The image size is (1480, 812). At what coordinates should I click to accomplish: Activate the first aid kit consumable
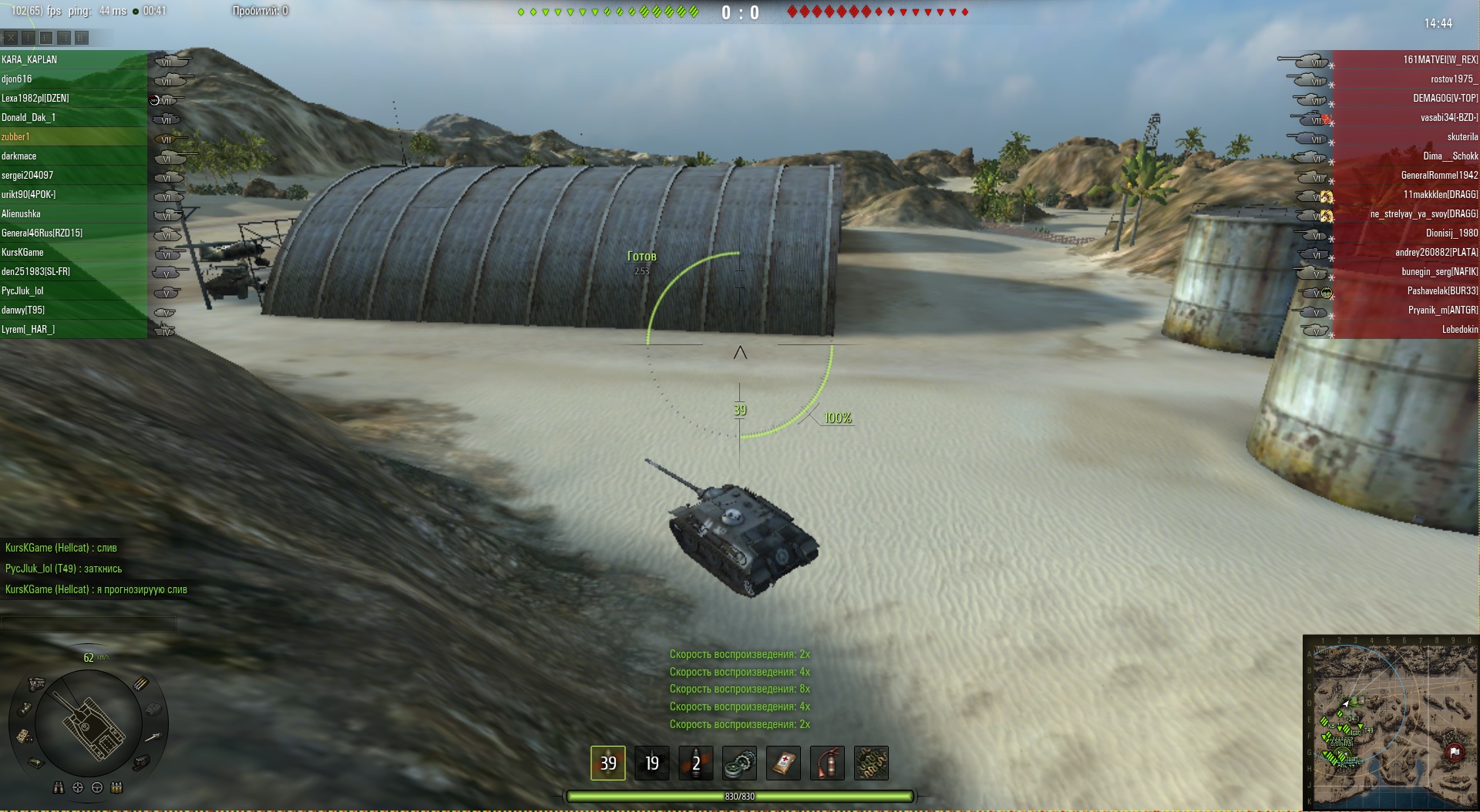click(x=783, y=763)
